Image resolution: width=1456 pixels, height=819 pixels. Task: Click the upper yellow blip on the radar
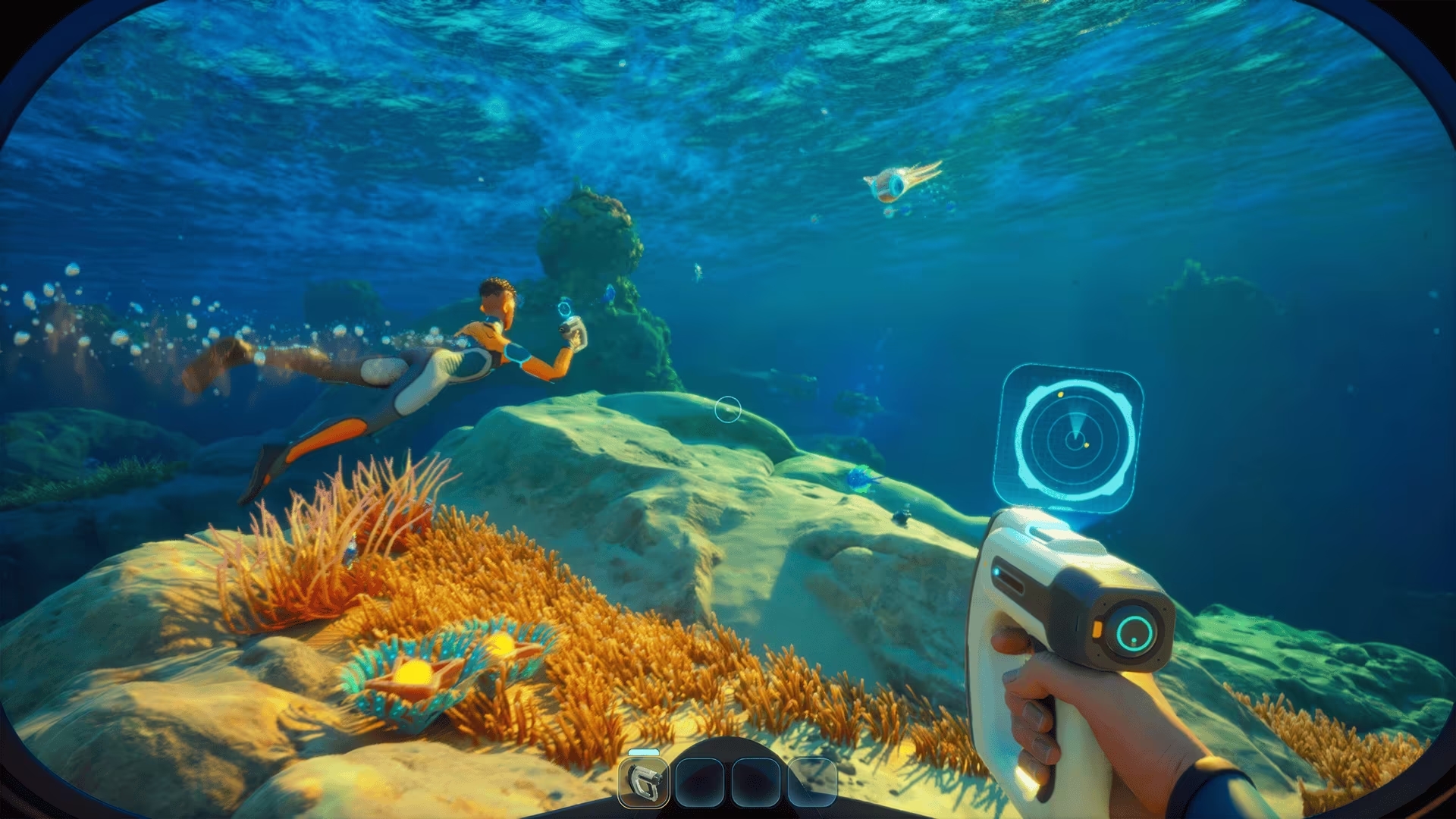click(x=1060, y=394)
